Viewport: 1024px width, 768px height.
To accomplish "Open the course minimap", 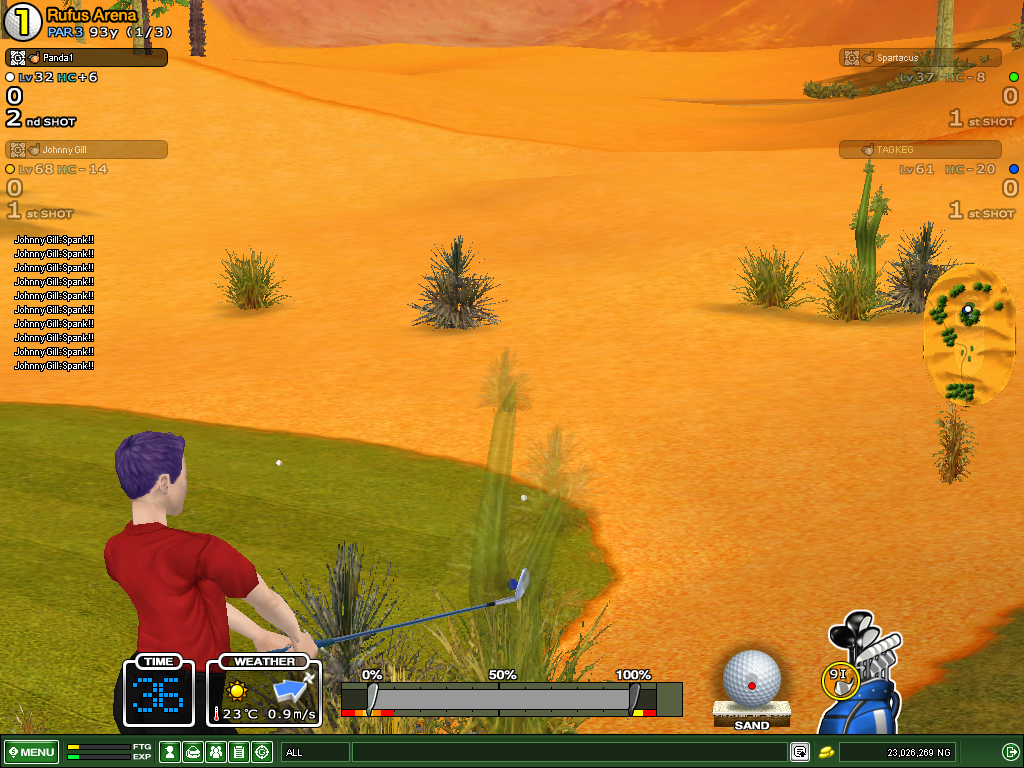I will coord(967,335).
